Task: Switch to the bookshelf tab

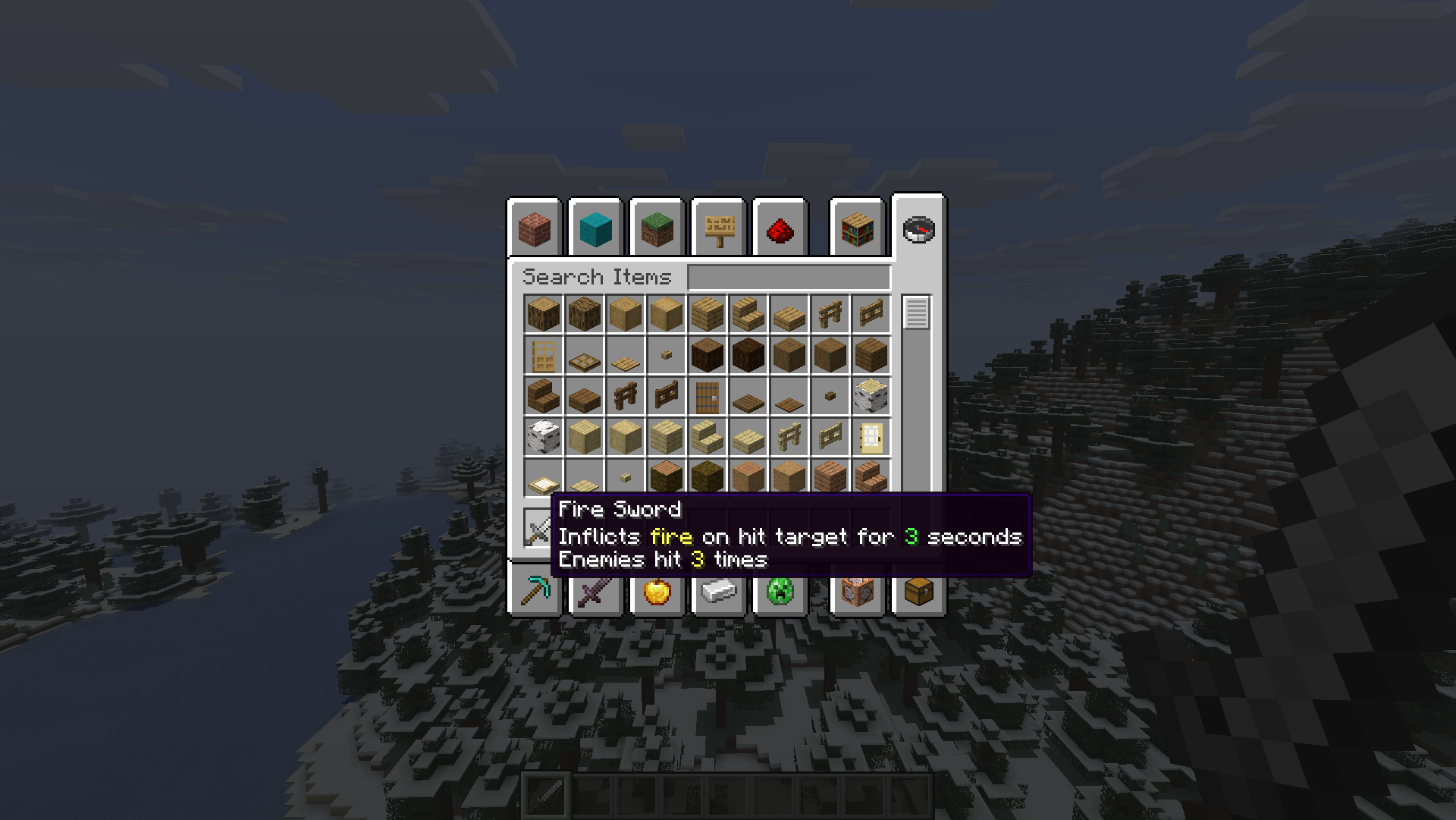Action: click(858, 229)
